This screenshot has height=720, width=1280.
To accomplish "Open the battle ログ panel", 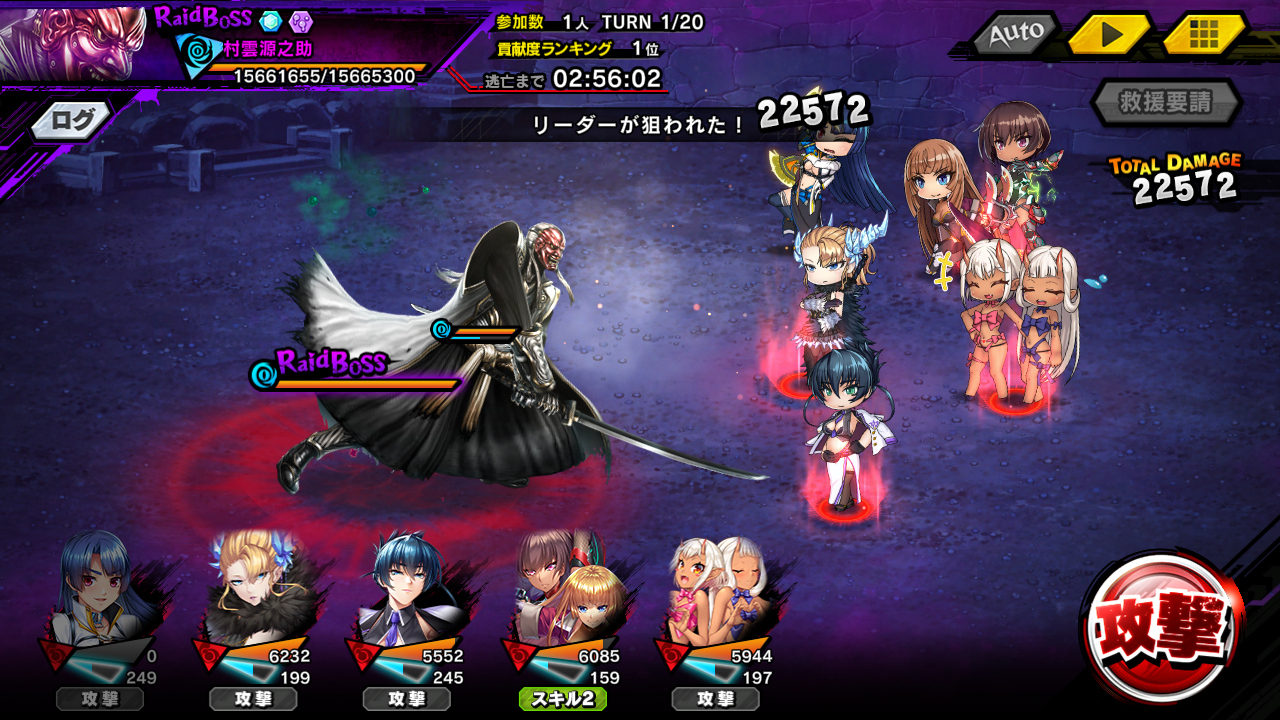I will coord(72,121).
